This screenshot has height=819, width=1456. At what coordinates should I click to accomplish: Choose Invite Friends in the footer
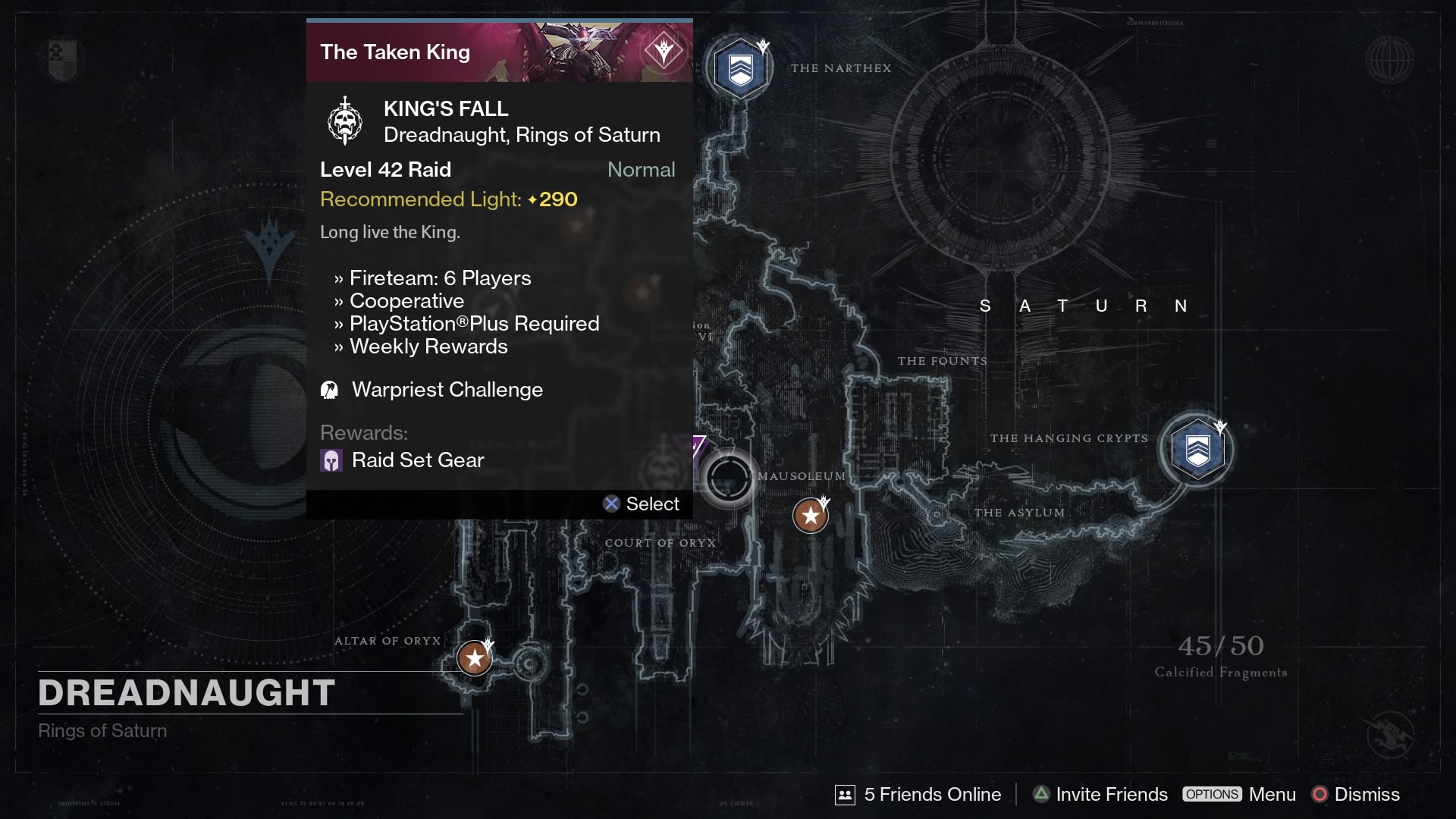(x=1100, y=794)
